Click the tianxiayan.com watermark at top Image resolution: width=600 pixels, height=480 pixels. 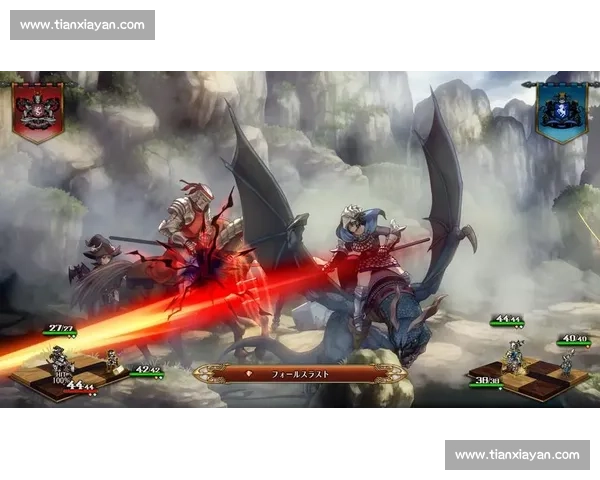pos(83,24)
